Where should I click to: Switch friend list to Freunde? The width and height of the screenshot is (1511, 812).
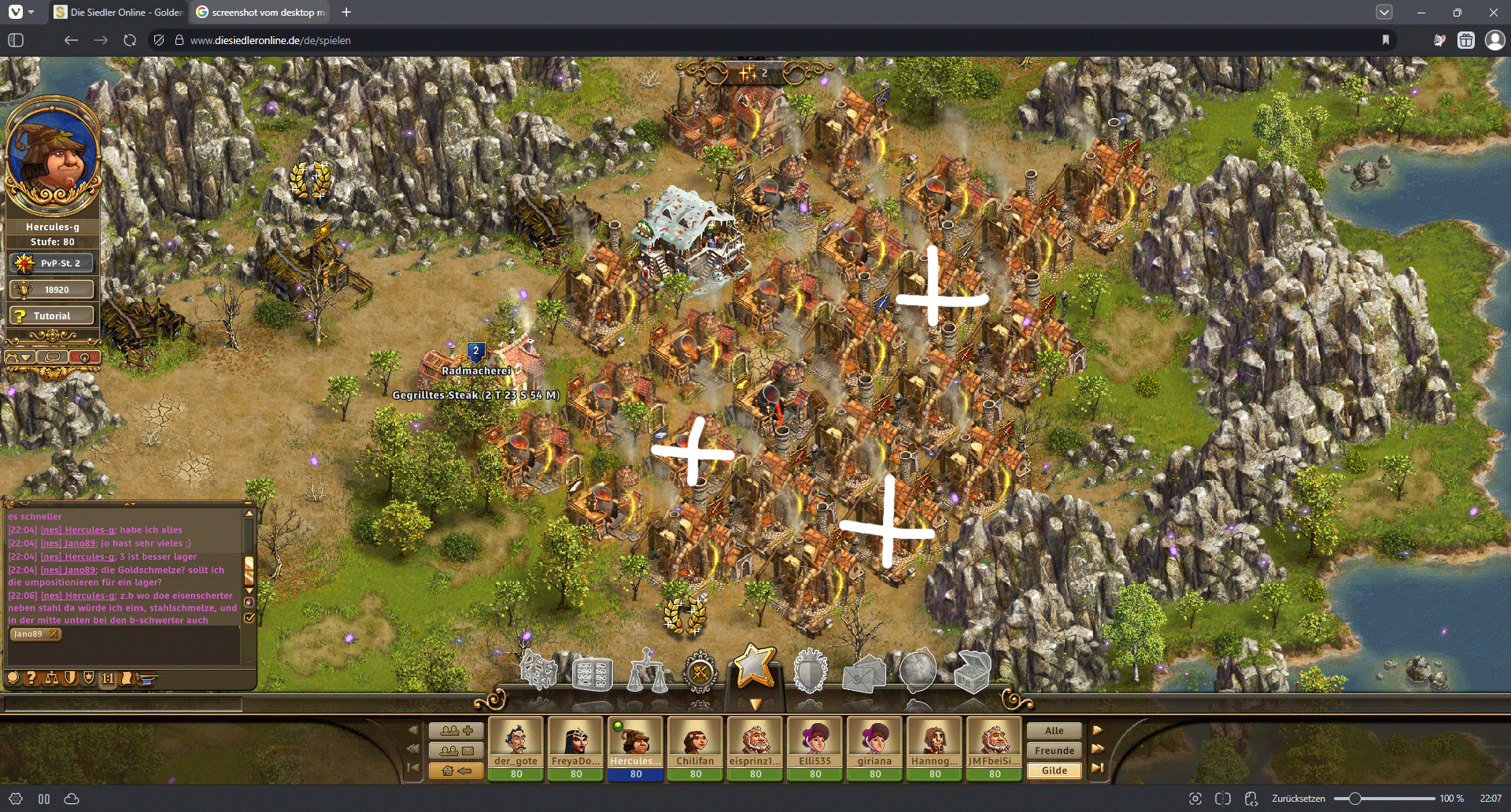coord(1054,751)
